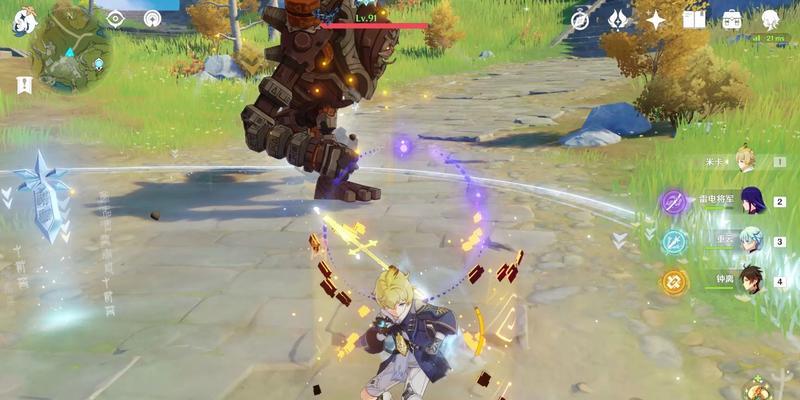Viewport: 800px width, 400px height.
Task: Switch to party member 重云
Action: (x=752, y=241)
